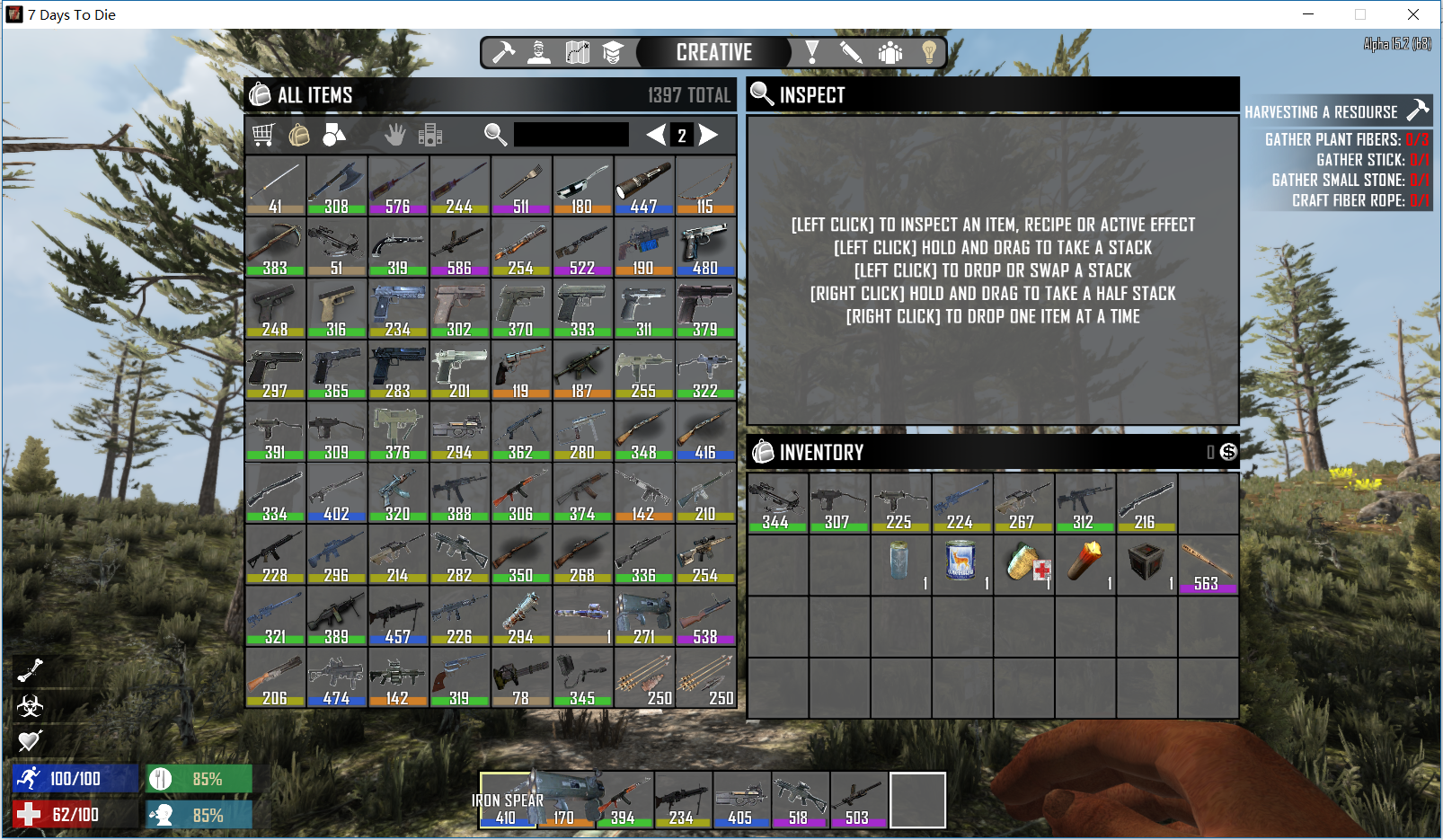This screenshot has height=840, width=1443.
Task: Select the Creative menu tab
Action: [713, 52]
